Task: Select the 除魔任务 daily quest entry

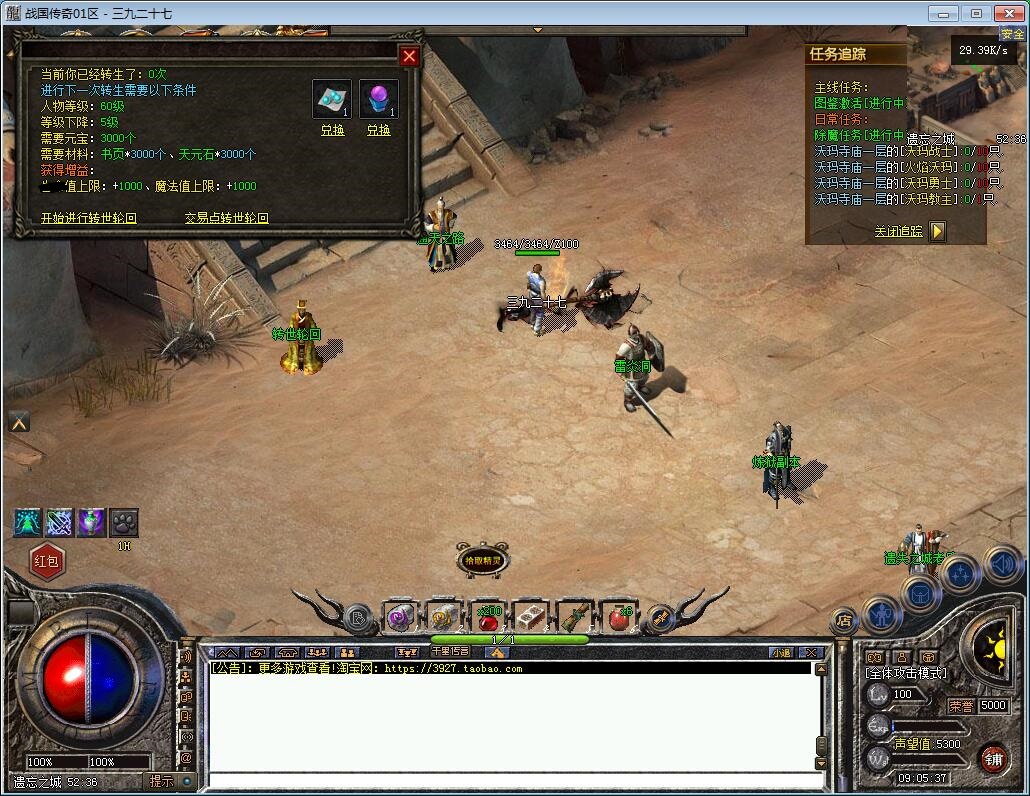Action: 859,135
